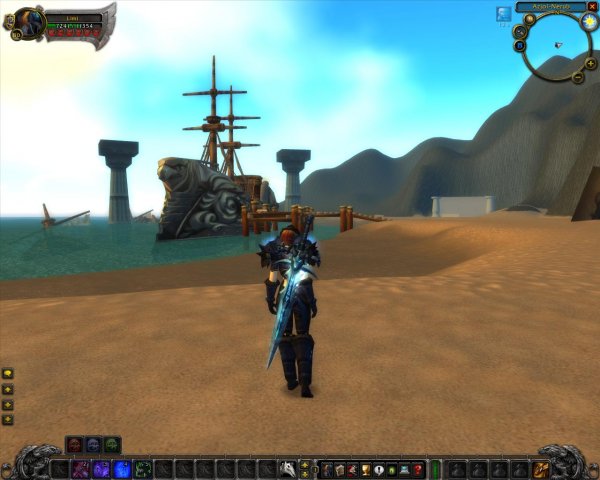The height and width of the screenshot is (480, 600).
Task: Open the chat menu speech bubble button
Action: (x=8, y=373)
